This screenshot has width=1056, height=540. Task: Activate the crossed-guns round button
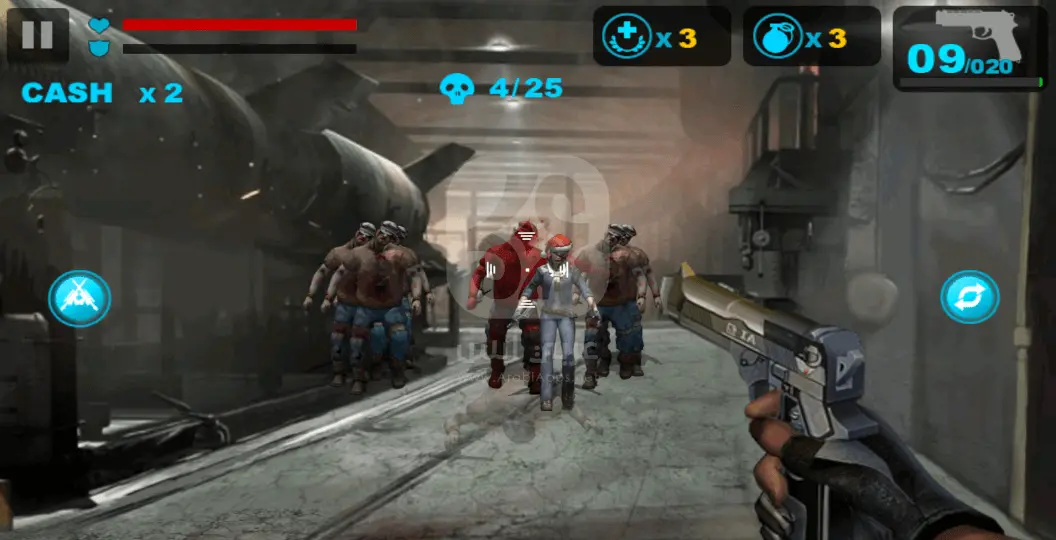pos(79,298)
